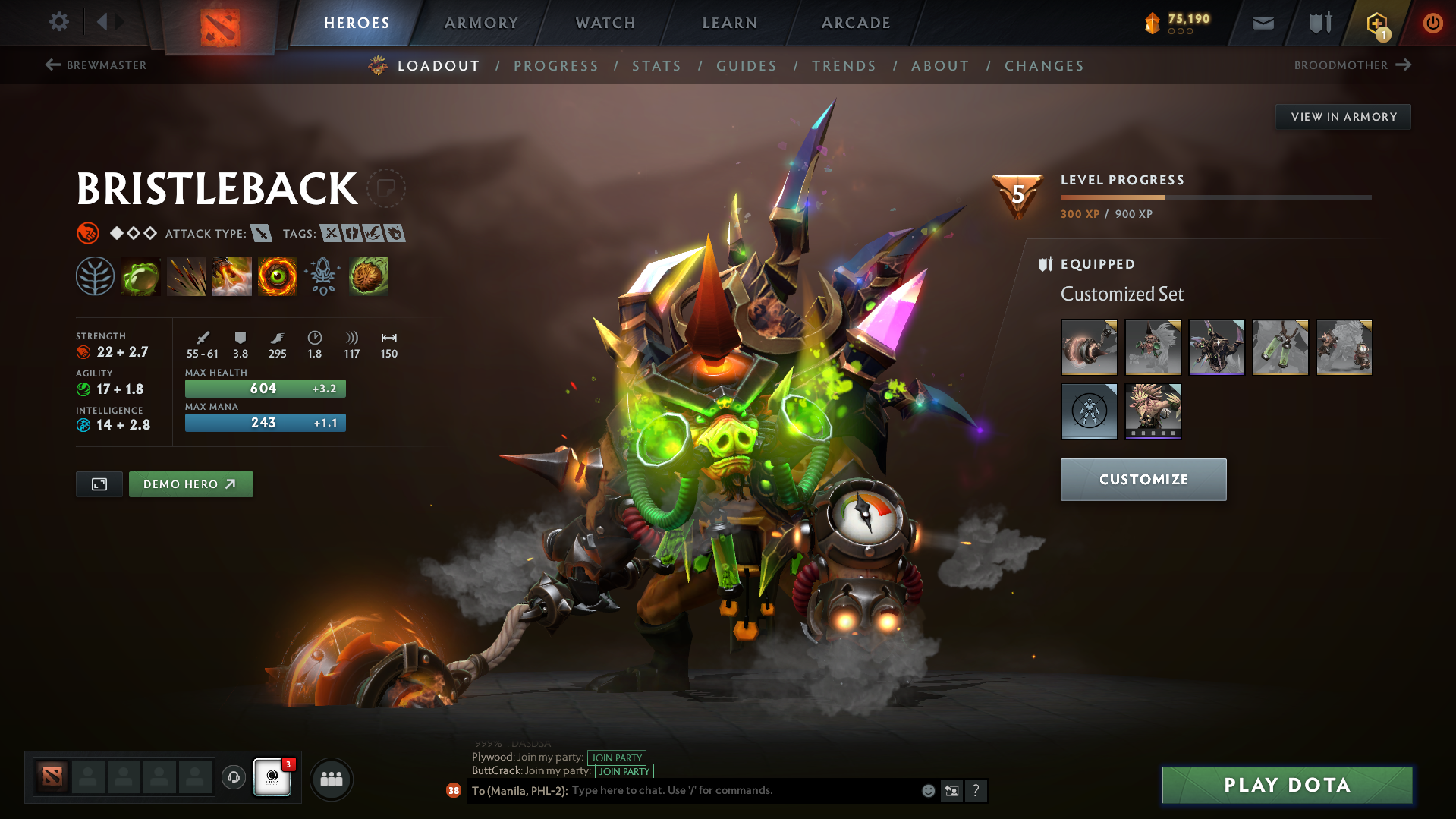1456x819 pixels.
Task: Click the Level Progress XP bar
Action: pyautogui.click(x=1214, y=196)
